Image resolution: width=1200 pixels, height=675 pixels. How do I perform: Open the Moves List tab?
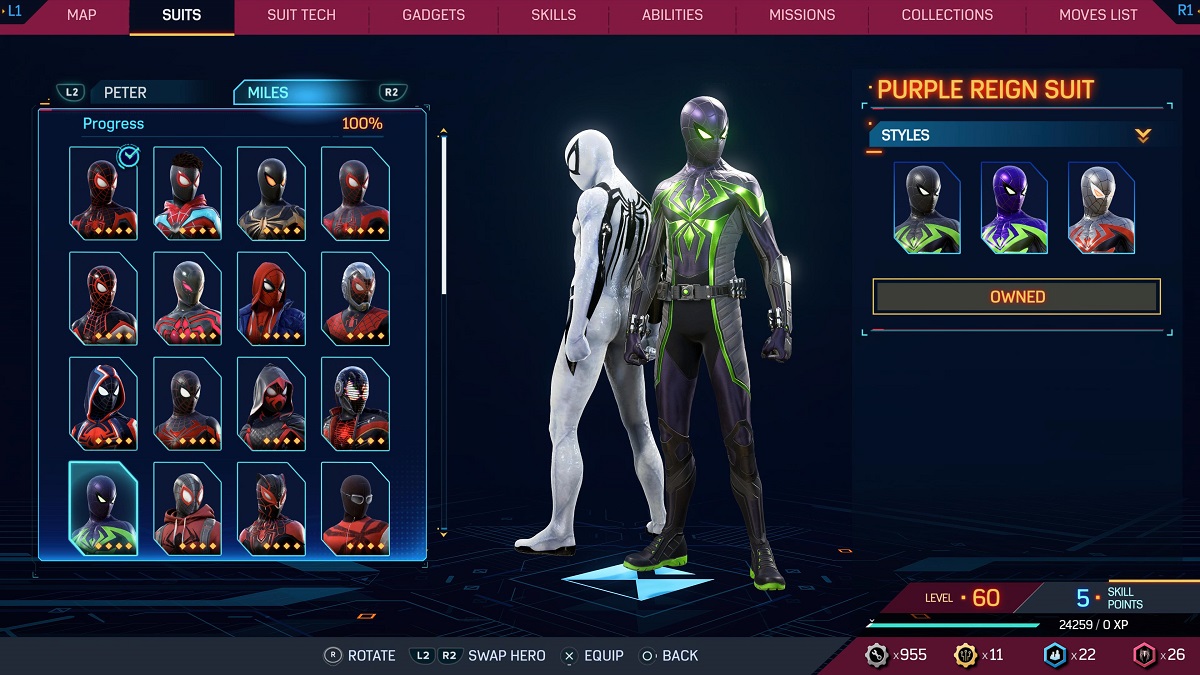tap(1098, 15)
